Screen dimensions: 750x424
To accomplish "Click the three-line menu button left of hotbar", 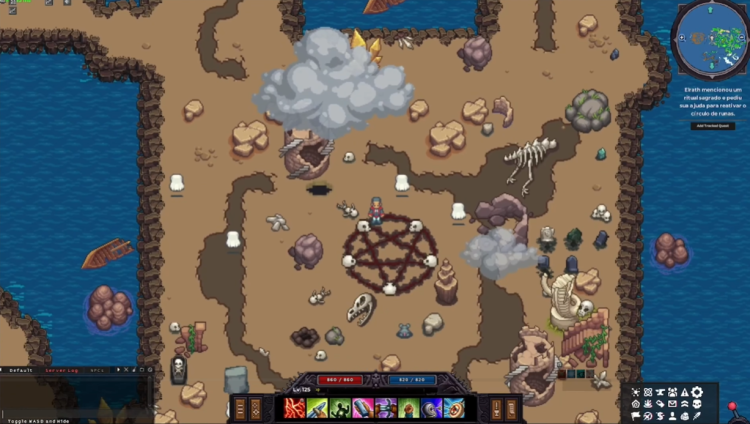I will (x=240, y=408).
